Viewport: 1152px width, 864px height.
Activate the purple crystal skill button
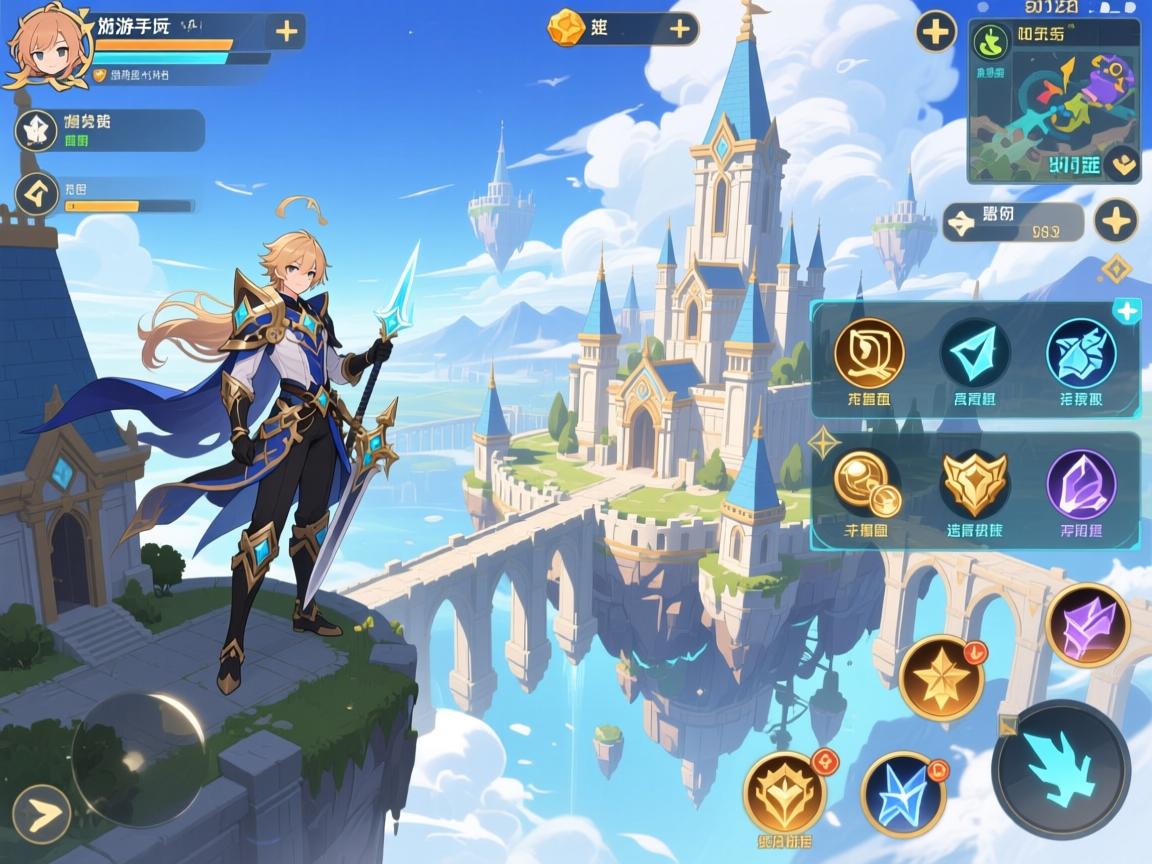1087,625
